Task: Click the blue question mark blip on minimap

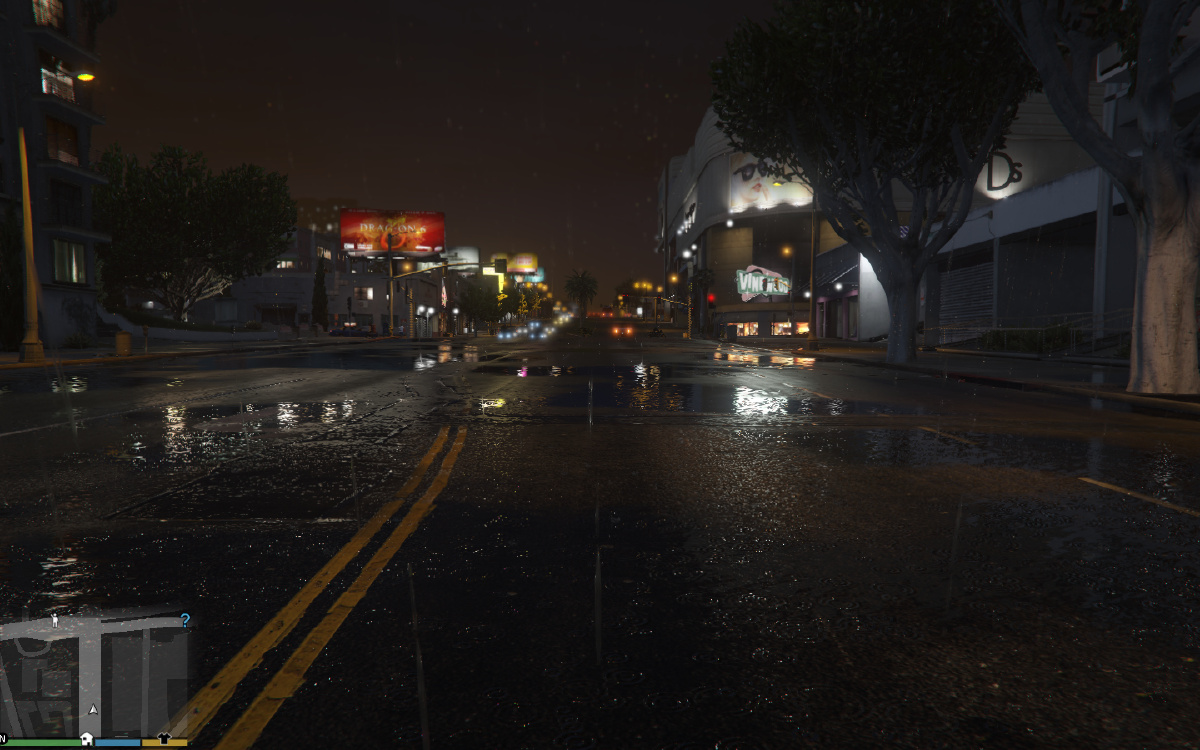Action: 185,620
